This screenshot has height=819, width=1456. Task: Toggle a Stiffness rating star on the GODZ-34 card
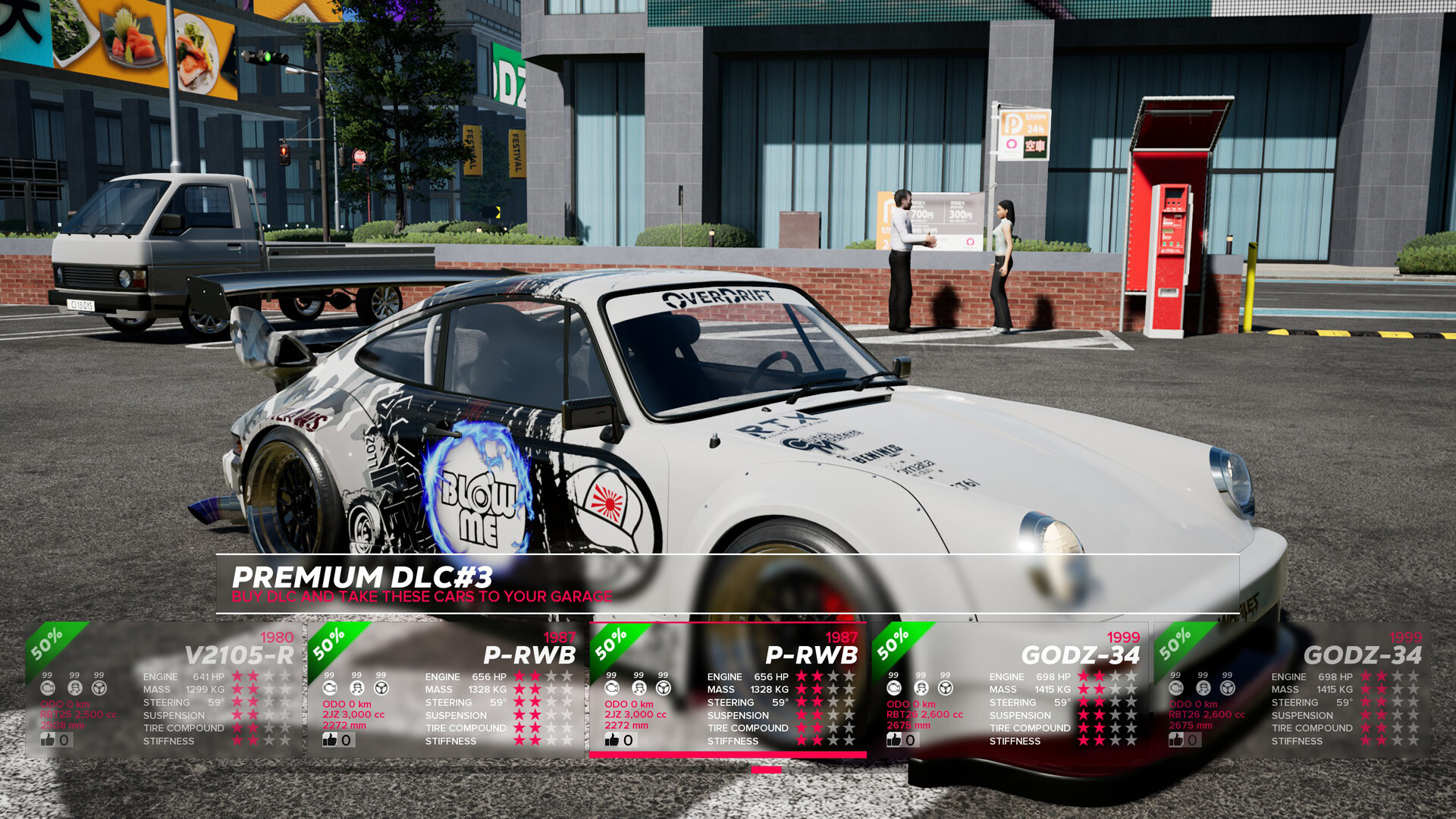coord(1084,741)
